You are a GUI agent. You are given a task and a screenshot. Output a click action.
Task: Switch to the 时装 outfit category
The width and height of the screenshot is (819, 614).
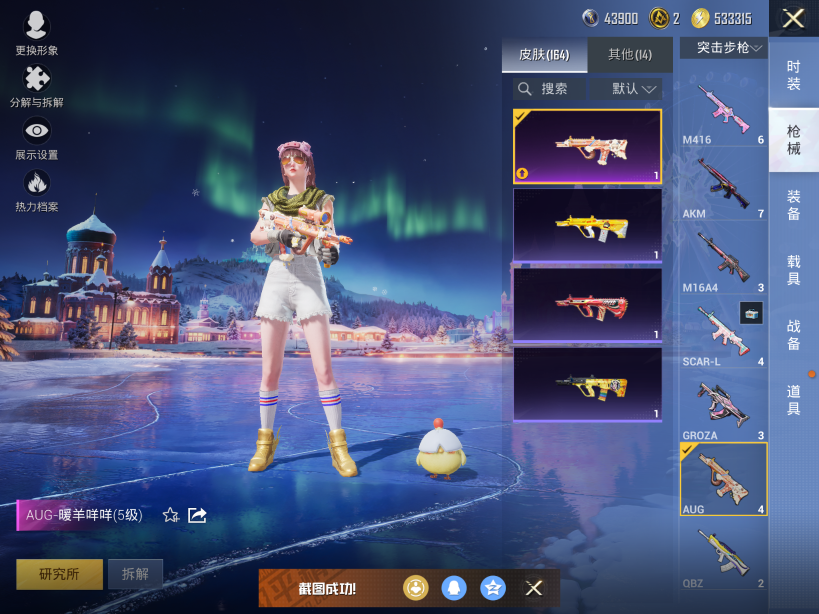point(793,75)
